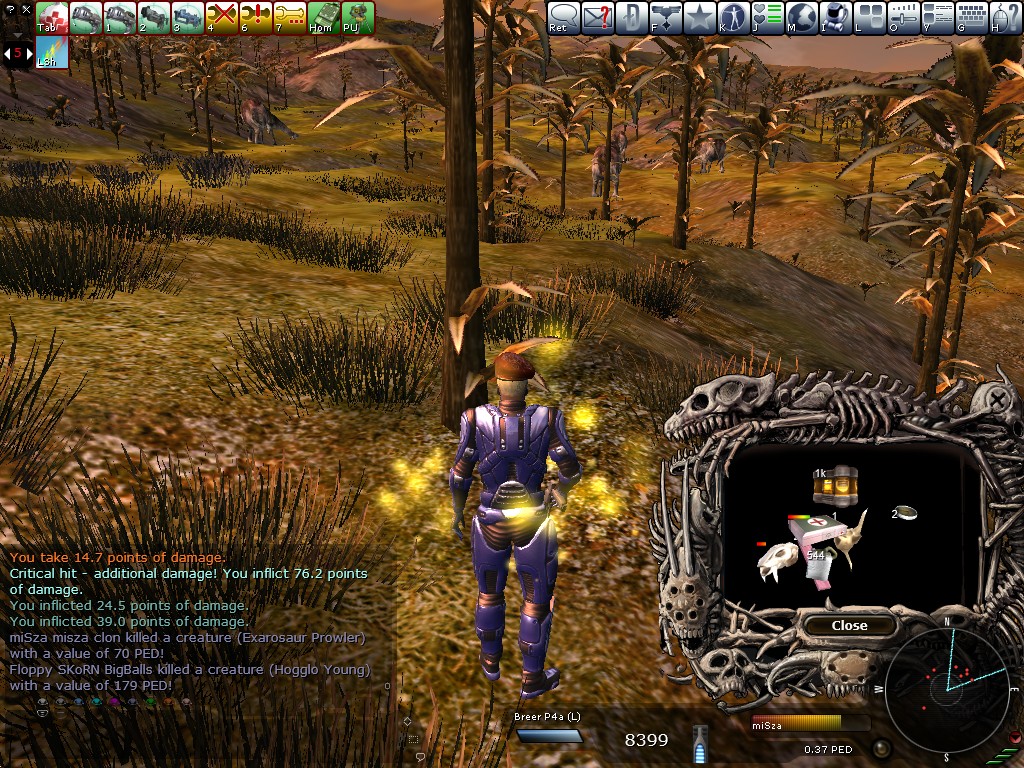Viewport: 1024px width, 768px height.
Task: Use the Hom teleport chip slot
Action: click(x=324, y=17)
